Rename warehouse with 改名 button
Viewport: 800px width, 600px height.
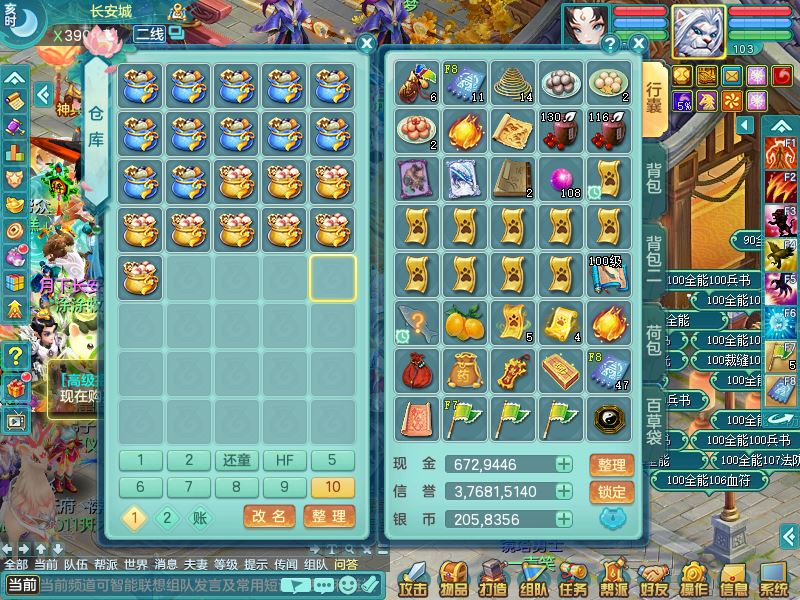269,516
